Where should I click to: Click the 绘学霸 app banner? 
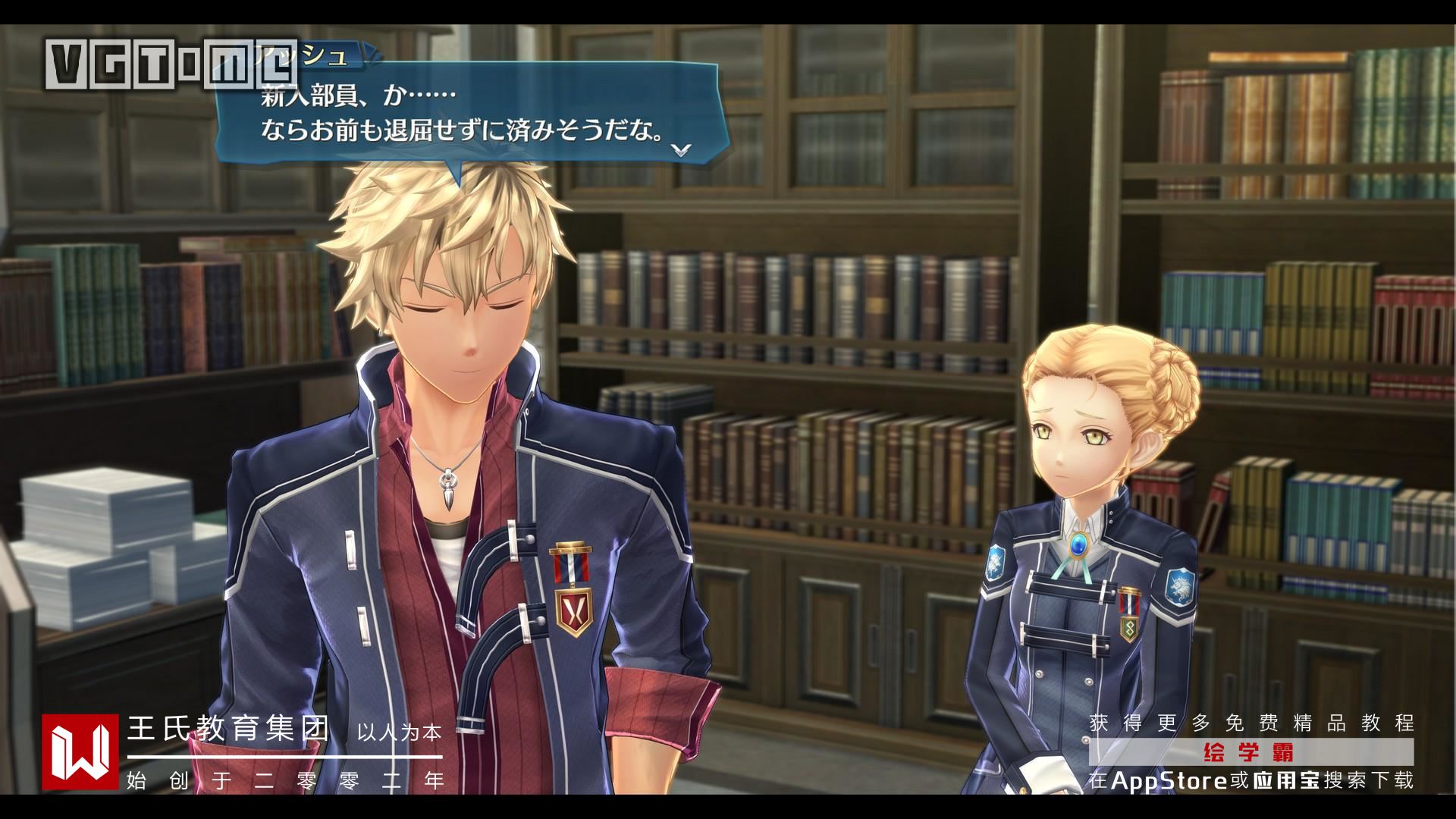pos(1250,753)
